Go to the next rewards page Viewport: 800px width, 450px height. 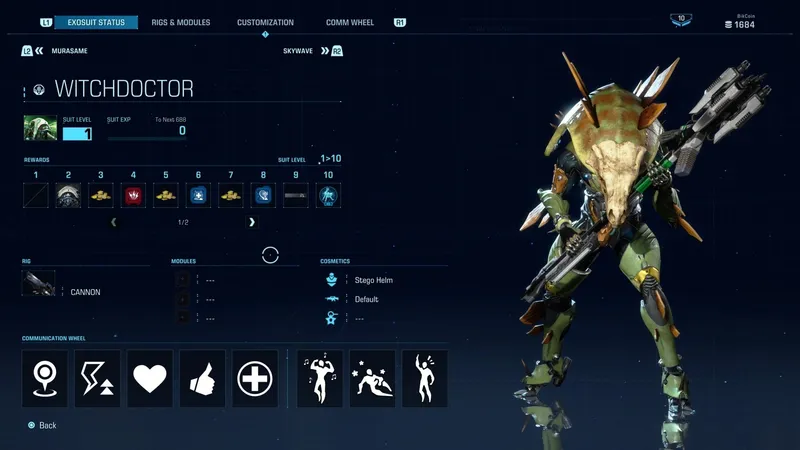point(252,222)
